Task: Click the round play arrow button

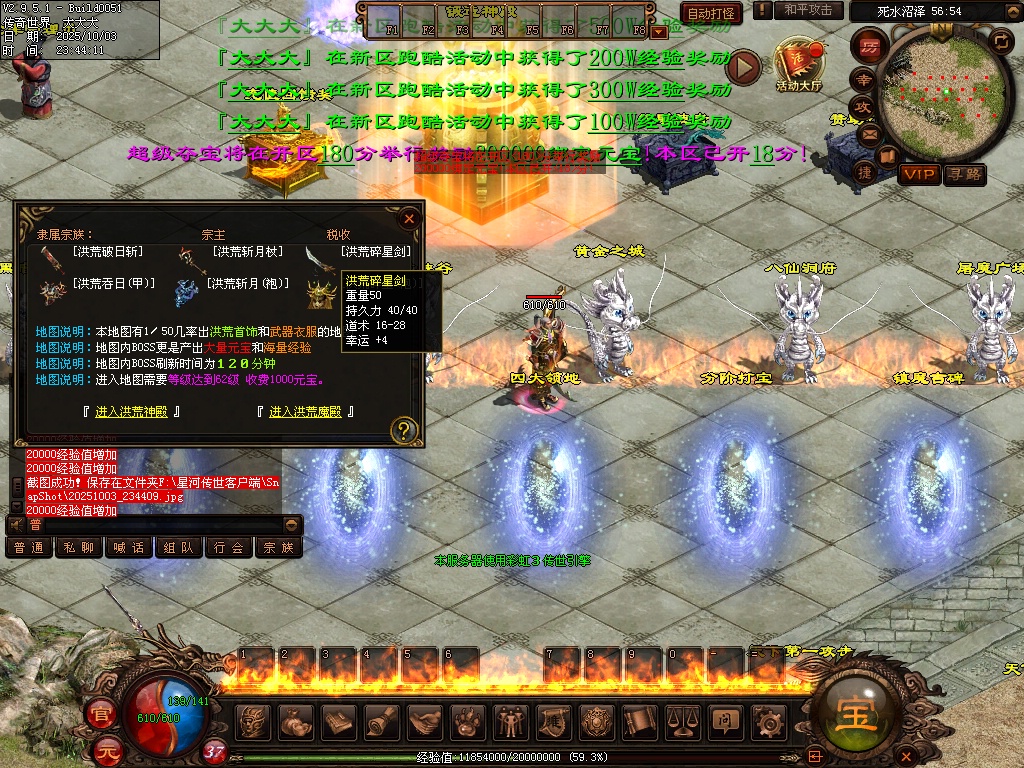Action: point(743,67)
